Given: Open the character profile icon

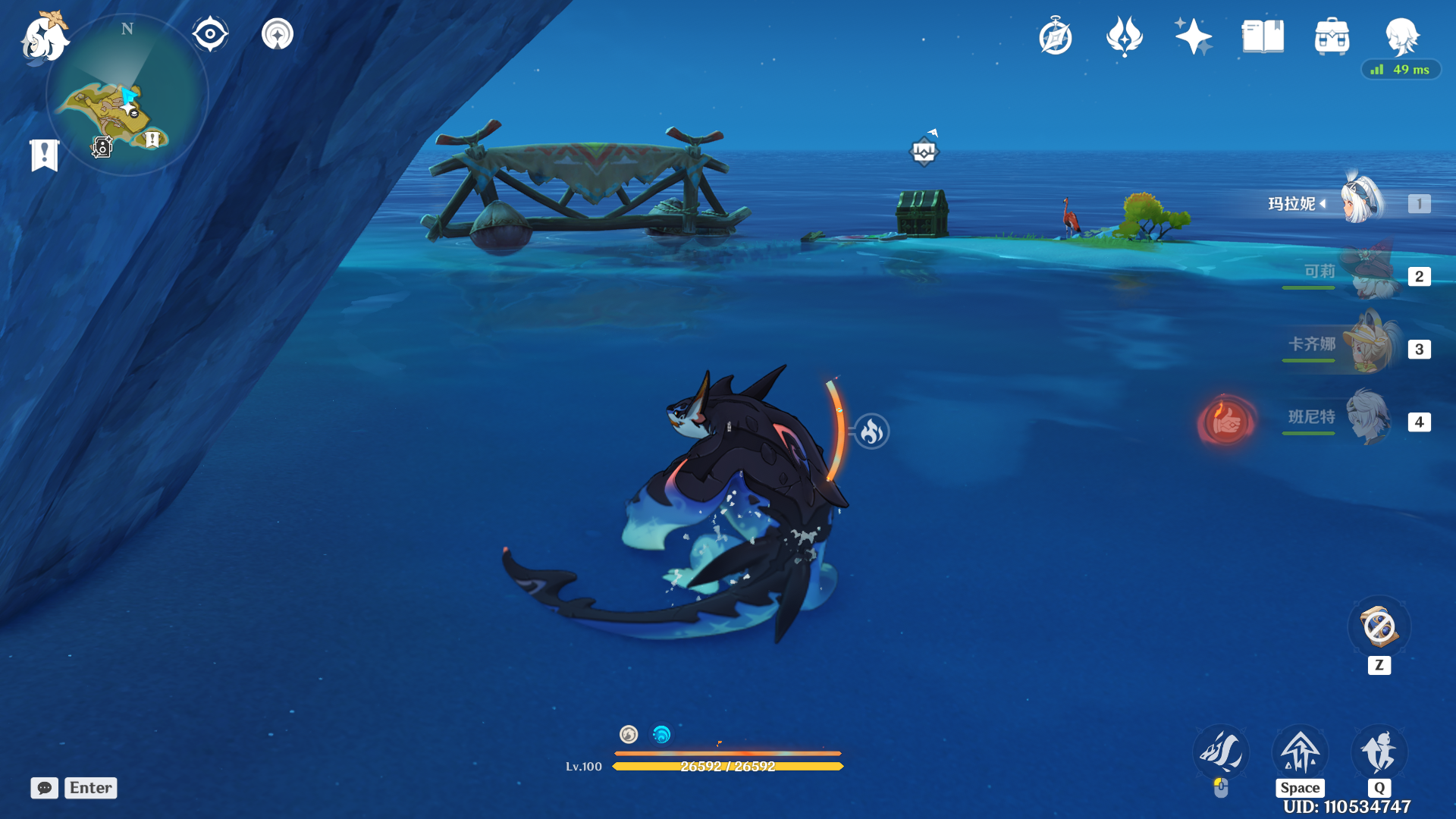Looking at the screenshot, I should coord(1401,36).
